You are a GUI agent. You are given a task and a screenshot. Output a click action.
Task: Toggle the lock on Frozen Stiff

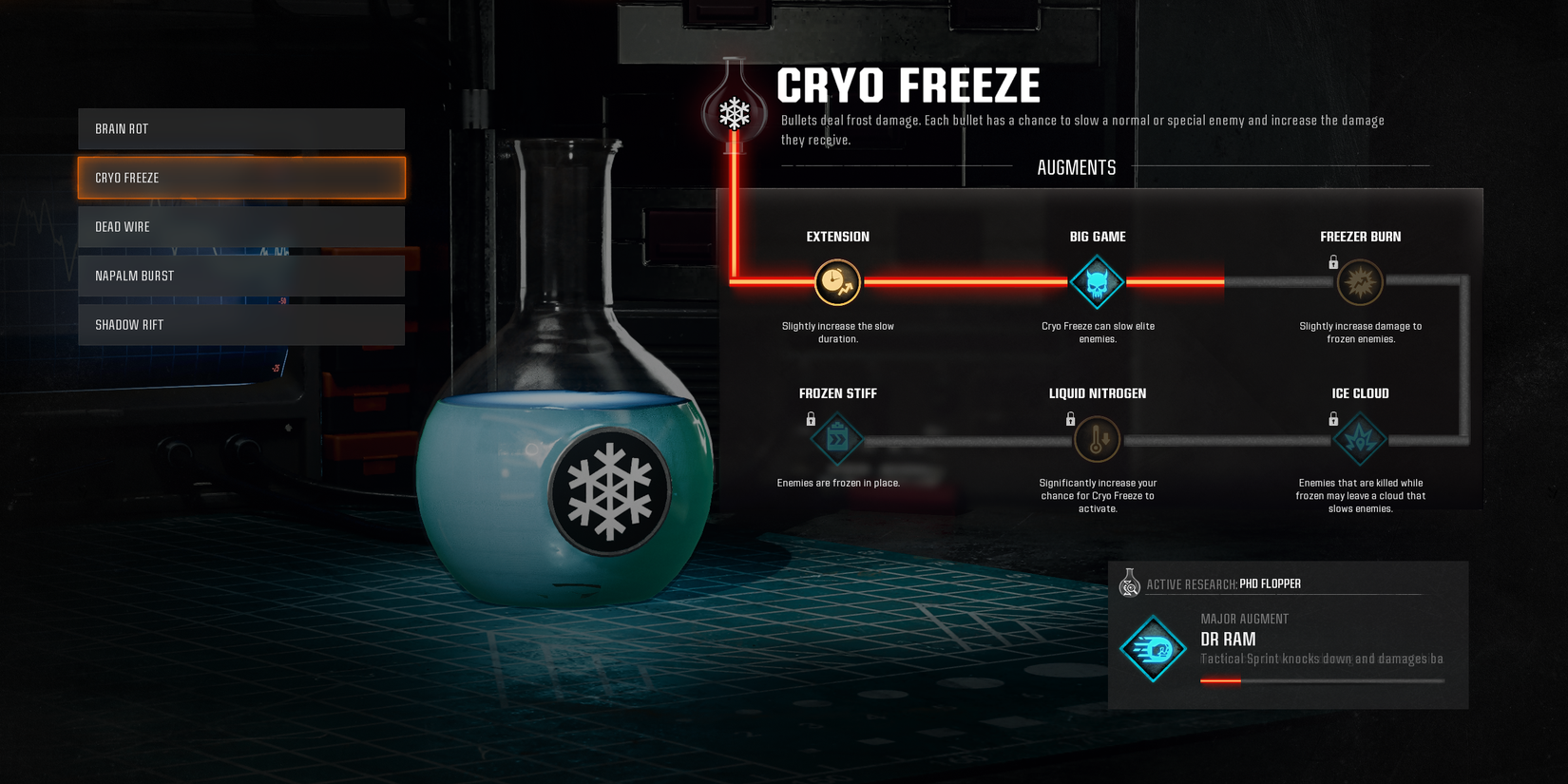coord(813,416)
